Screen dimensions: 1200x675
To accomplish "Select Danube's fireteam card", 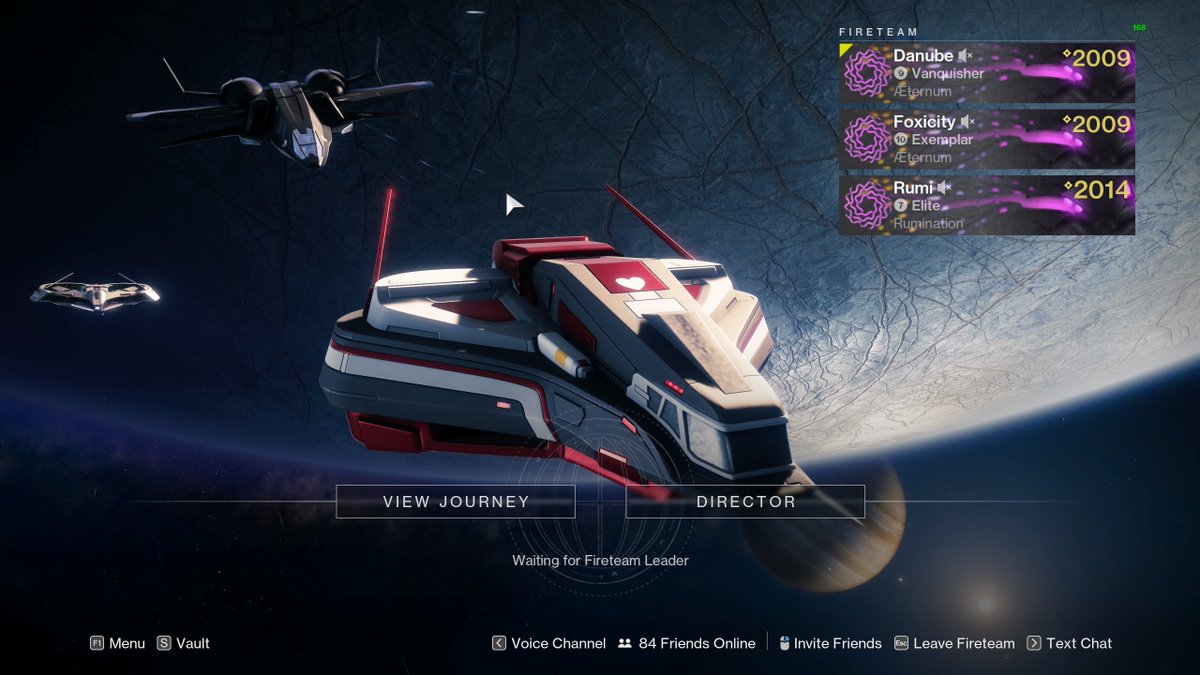I will (x=986, y=73).
